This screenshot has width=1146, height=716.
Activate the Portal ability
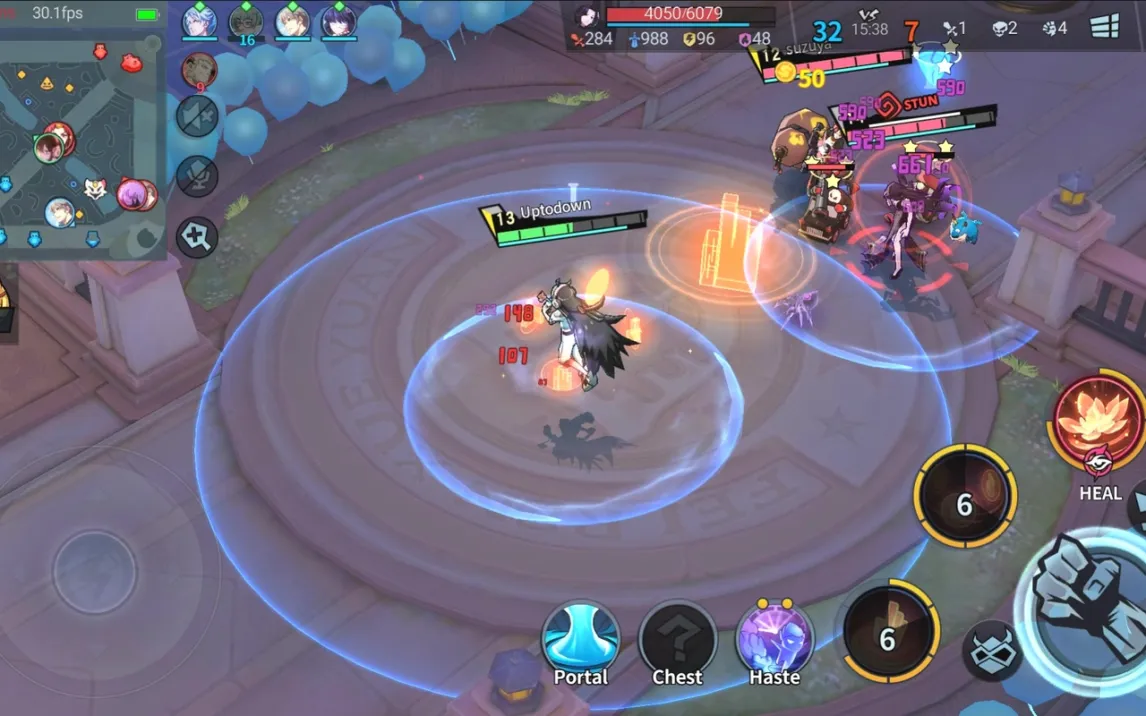click(580, 640)
